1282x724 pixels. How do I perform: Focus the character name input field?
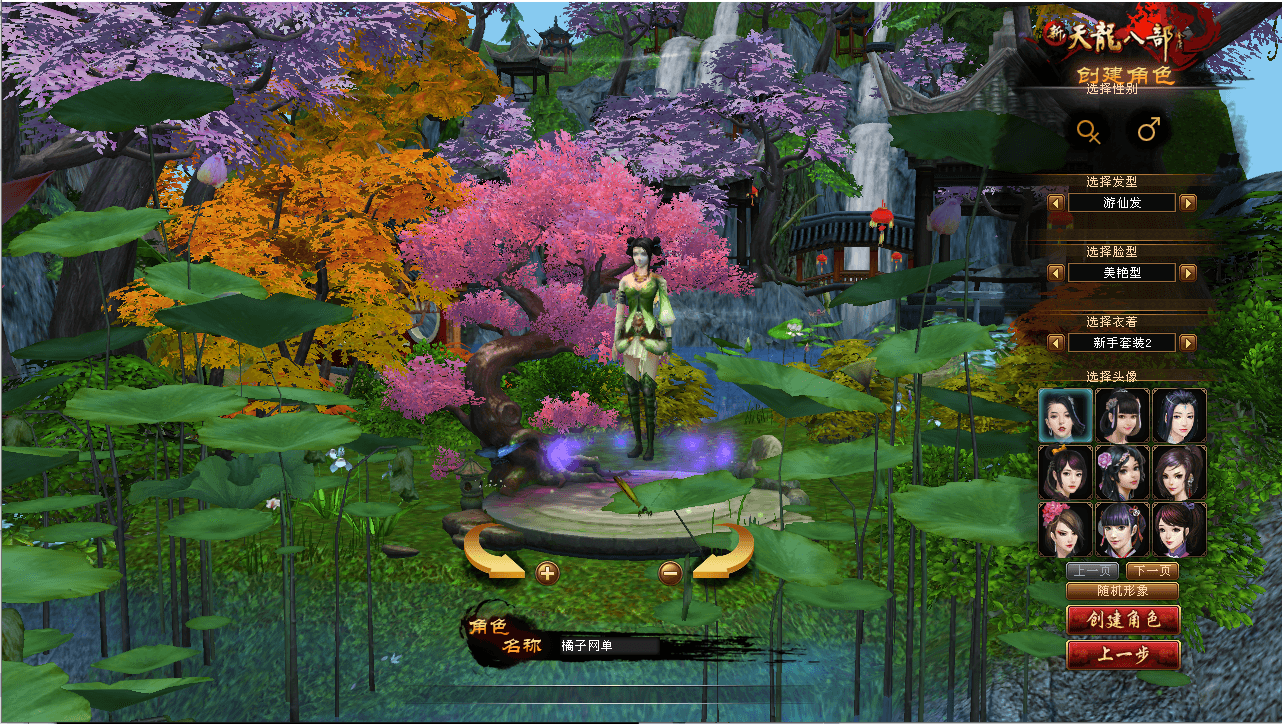[607, 646]
